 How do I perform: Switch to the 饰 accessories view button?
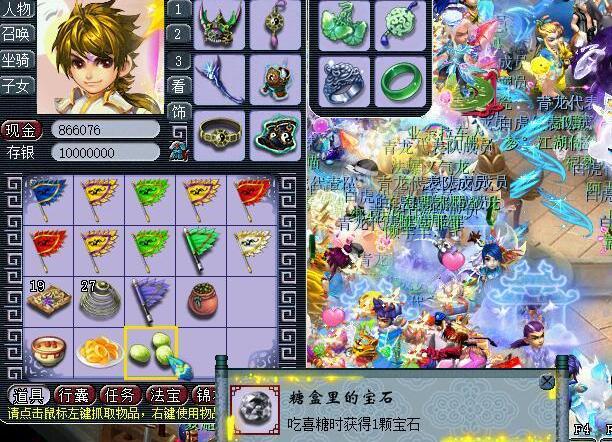coord(178,111)
